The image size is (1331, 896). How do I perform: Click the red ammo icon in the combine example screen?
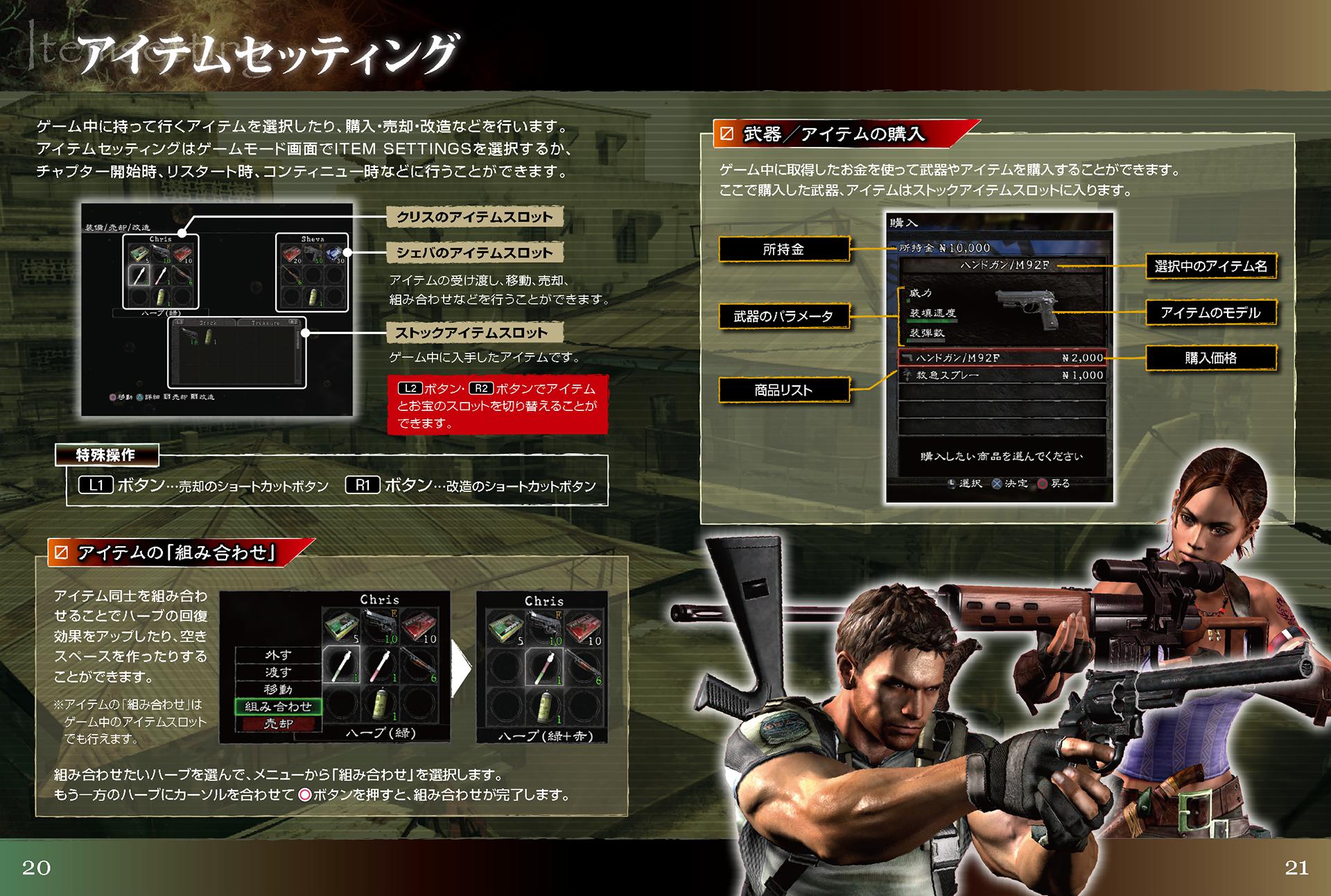click(417, 625)
